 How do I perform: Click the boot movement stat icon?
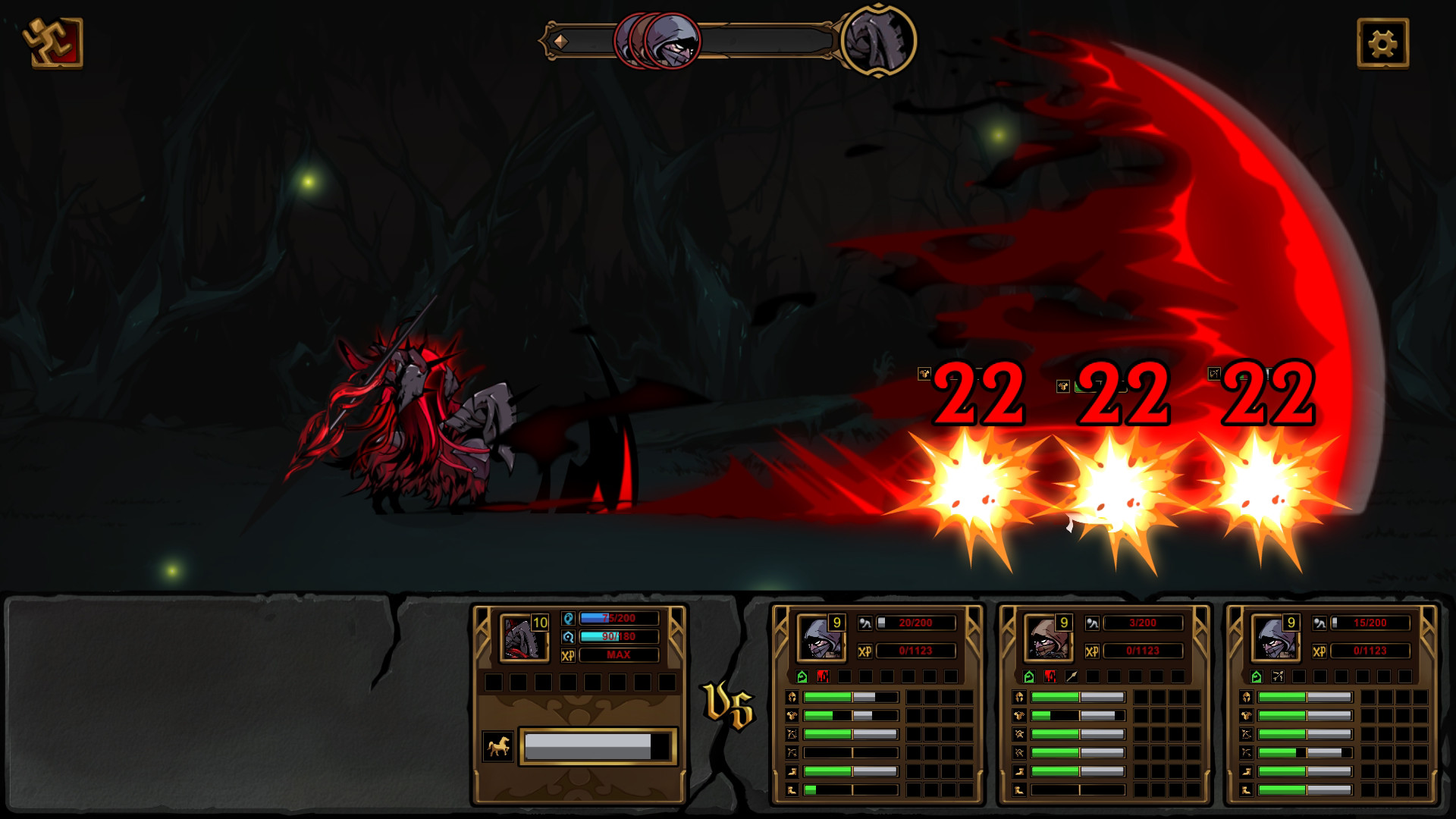click(792, 771)
